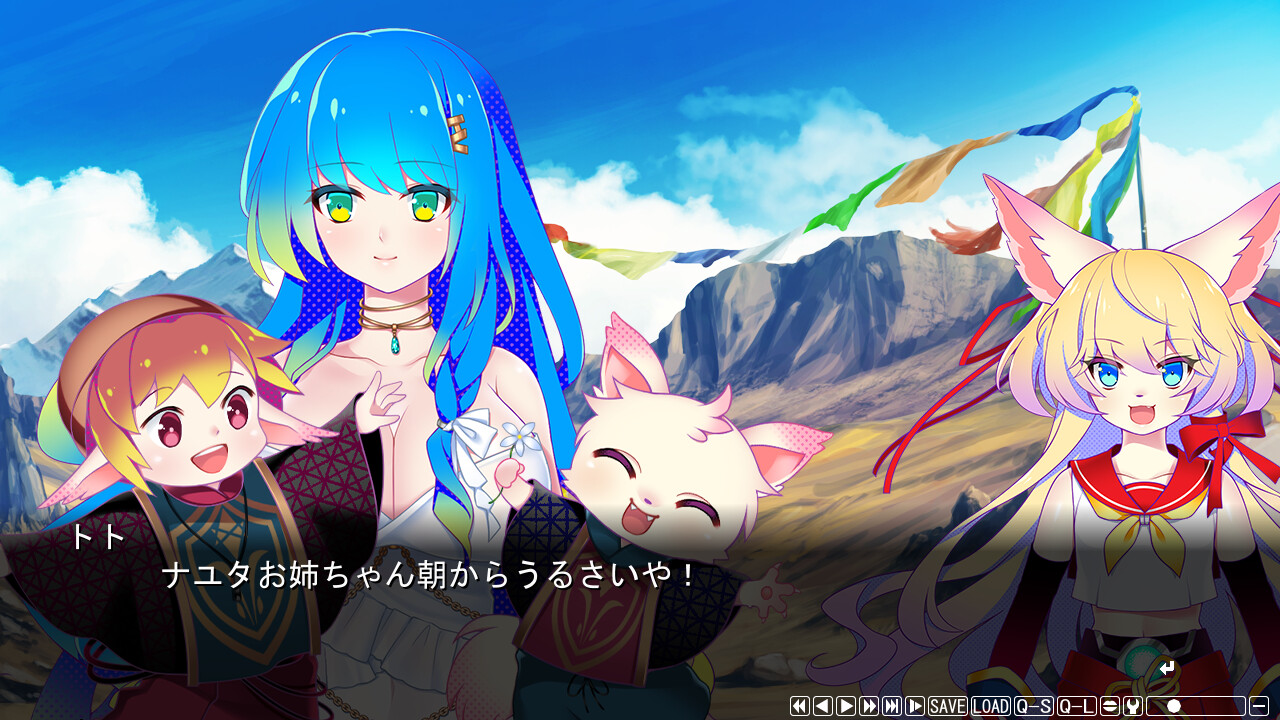Viewport: 1280px width, 720px height.
Task: Click the return arrow in the text box
Action: (x=1166, y=668)
